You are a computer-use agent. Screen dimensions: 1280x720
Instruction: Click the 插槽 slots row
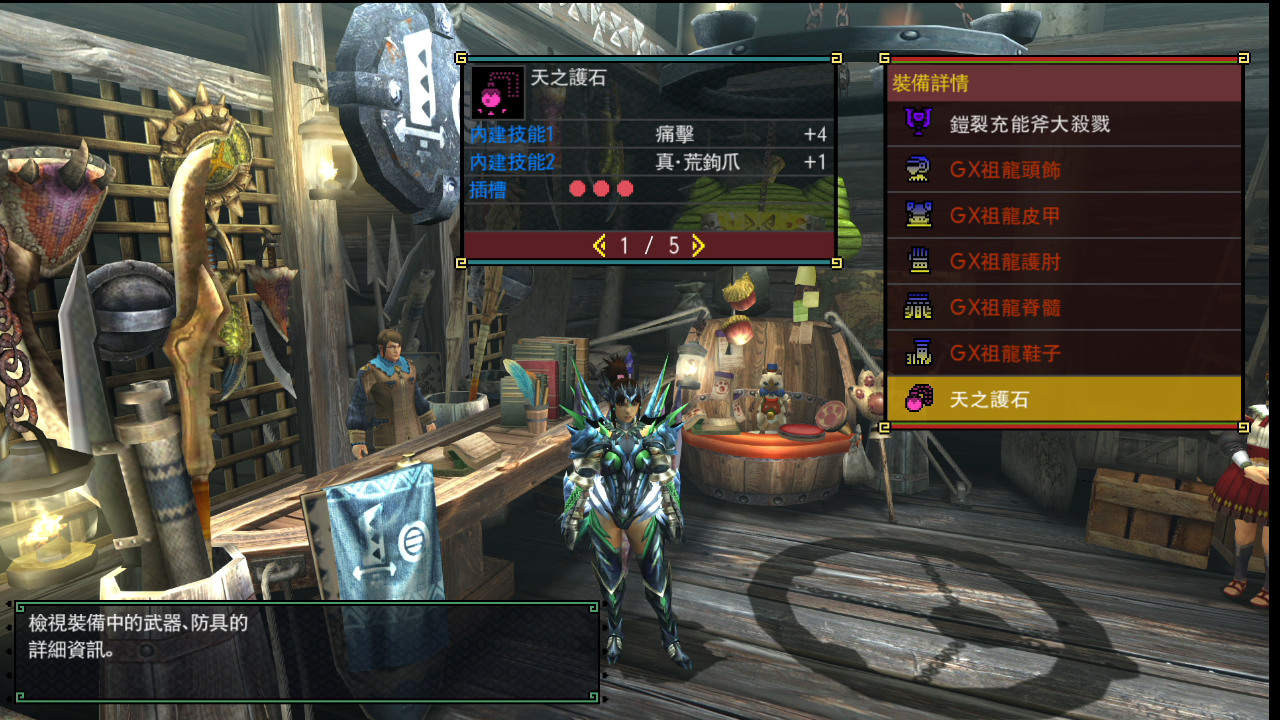click(x=648, y=189)
